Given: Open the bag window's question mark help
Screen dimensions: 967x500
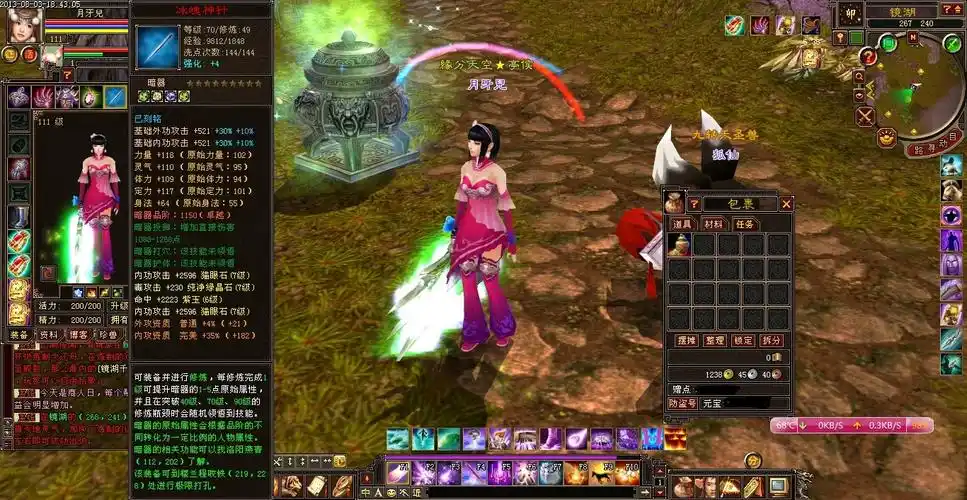Looking at the screenshot, I should [693, 204].
